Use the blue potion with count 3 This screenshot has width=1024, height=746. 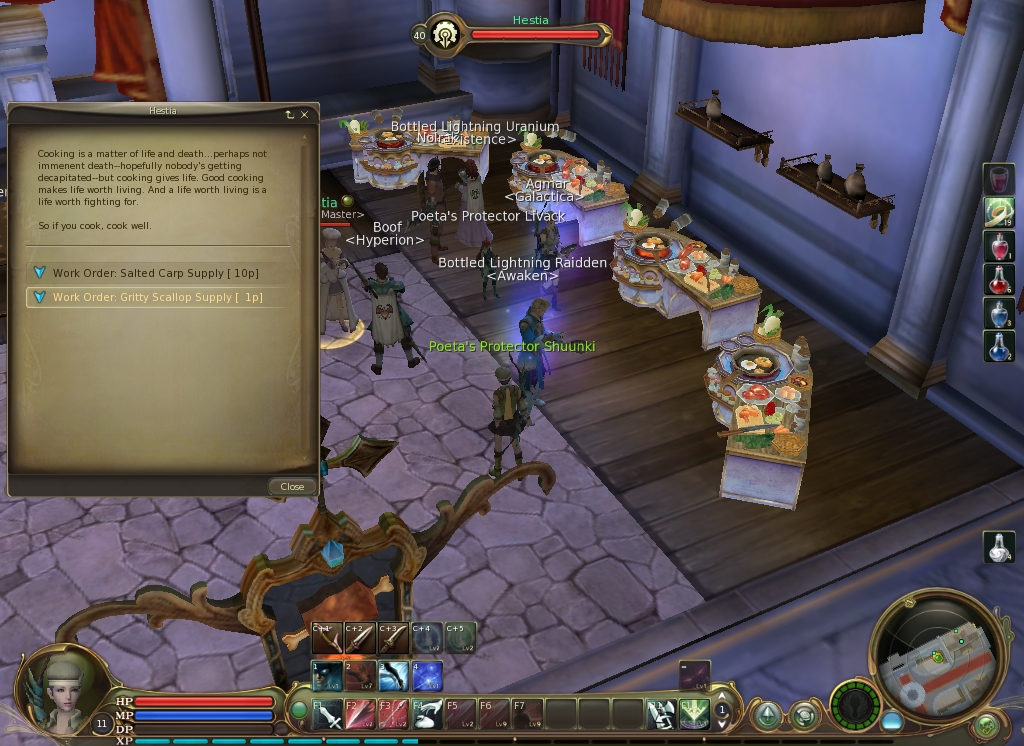(999, 314)
